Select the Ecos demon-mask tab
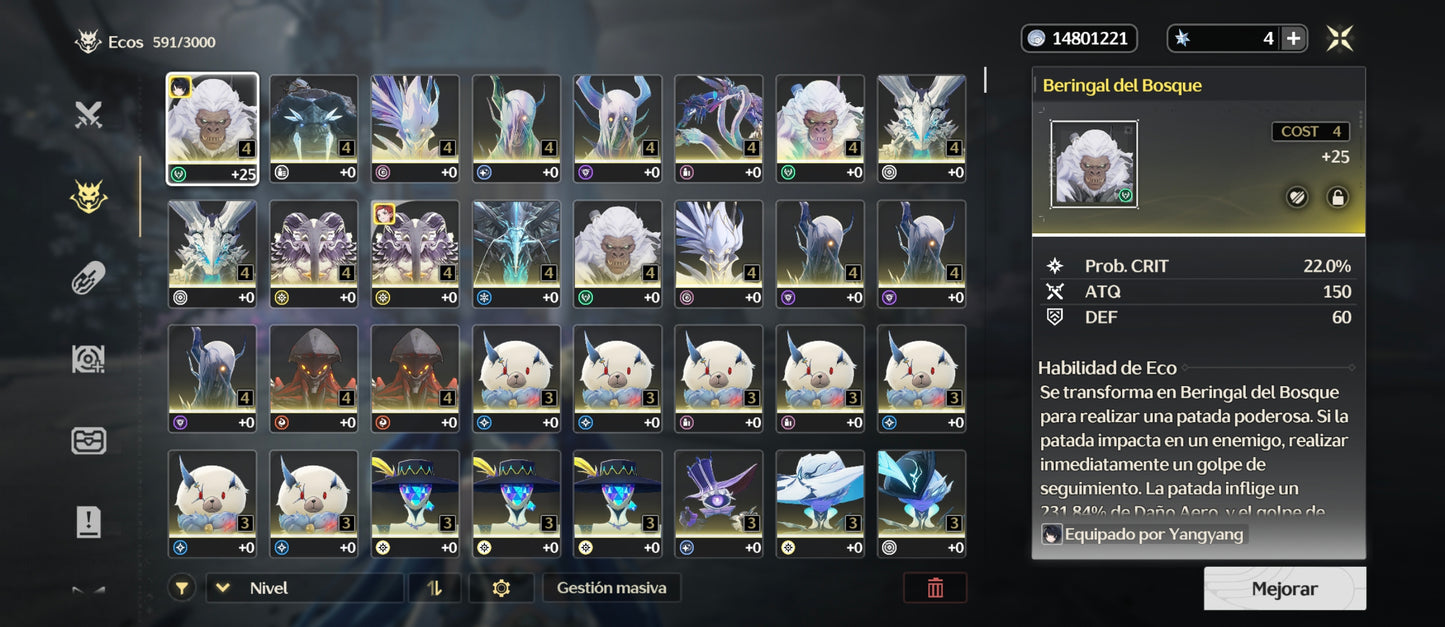The image size is (1445, 627). click(89, 197)
